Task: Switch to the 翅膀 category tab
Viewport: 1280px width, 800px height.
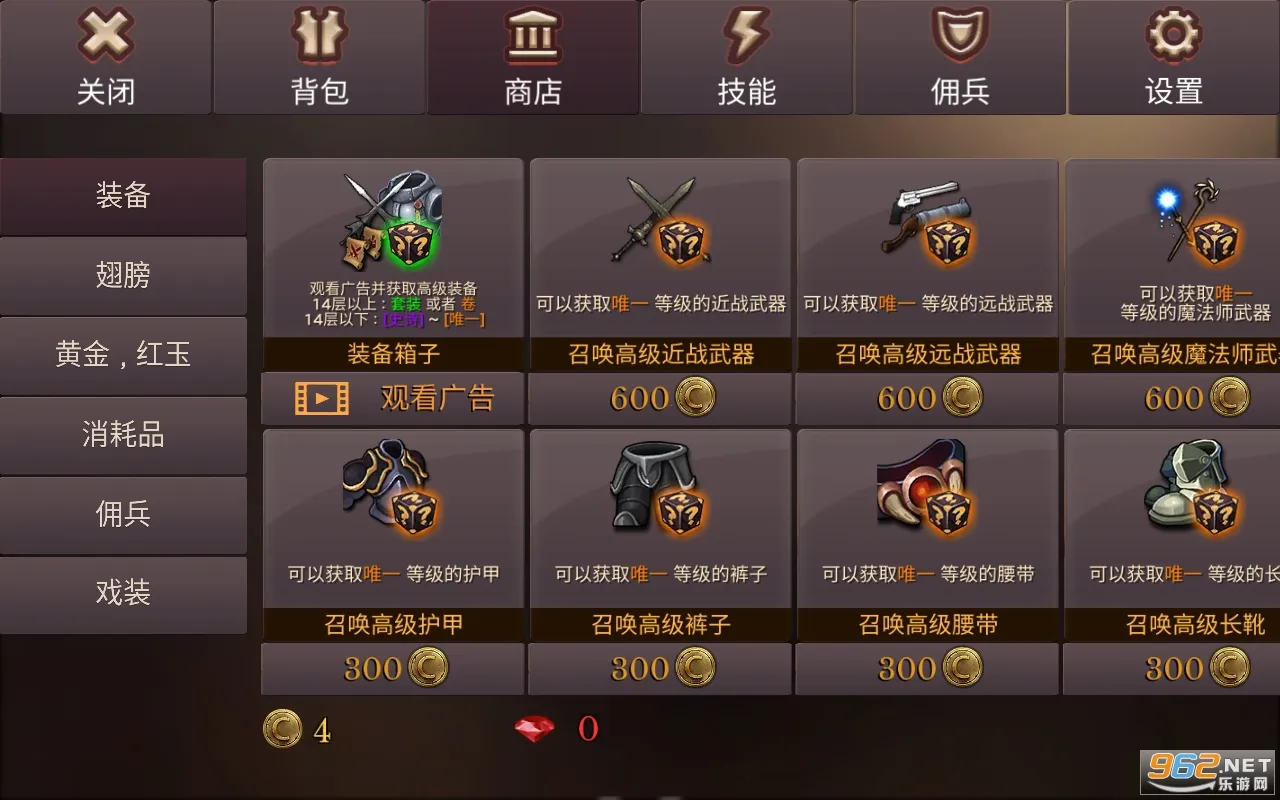Action: coord(123,275)
